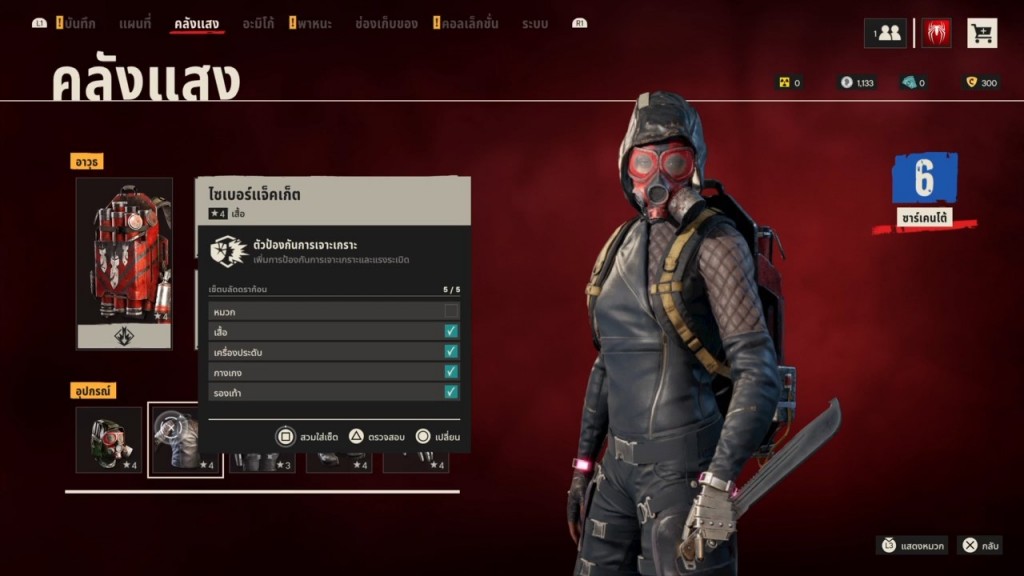Image resolution: width=1024 pixels, height=576 pixels.
Task: Go to the อะมิโก้ tab
Action: point(258,23)
